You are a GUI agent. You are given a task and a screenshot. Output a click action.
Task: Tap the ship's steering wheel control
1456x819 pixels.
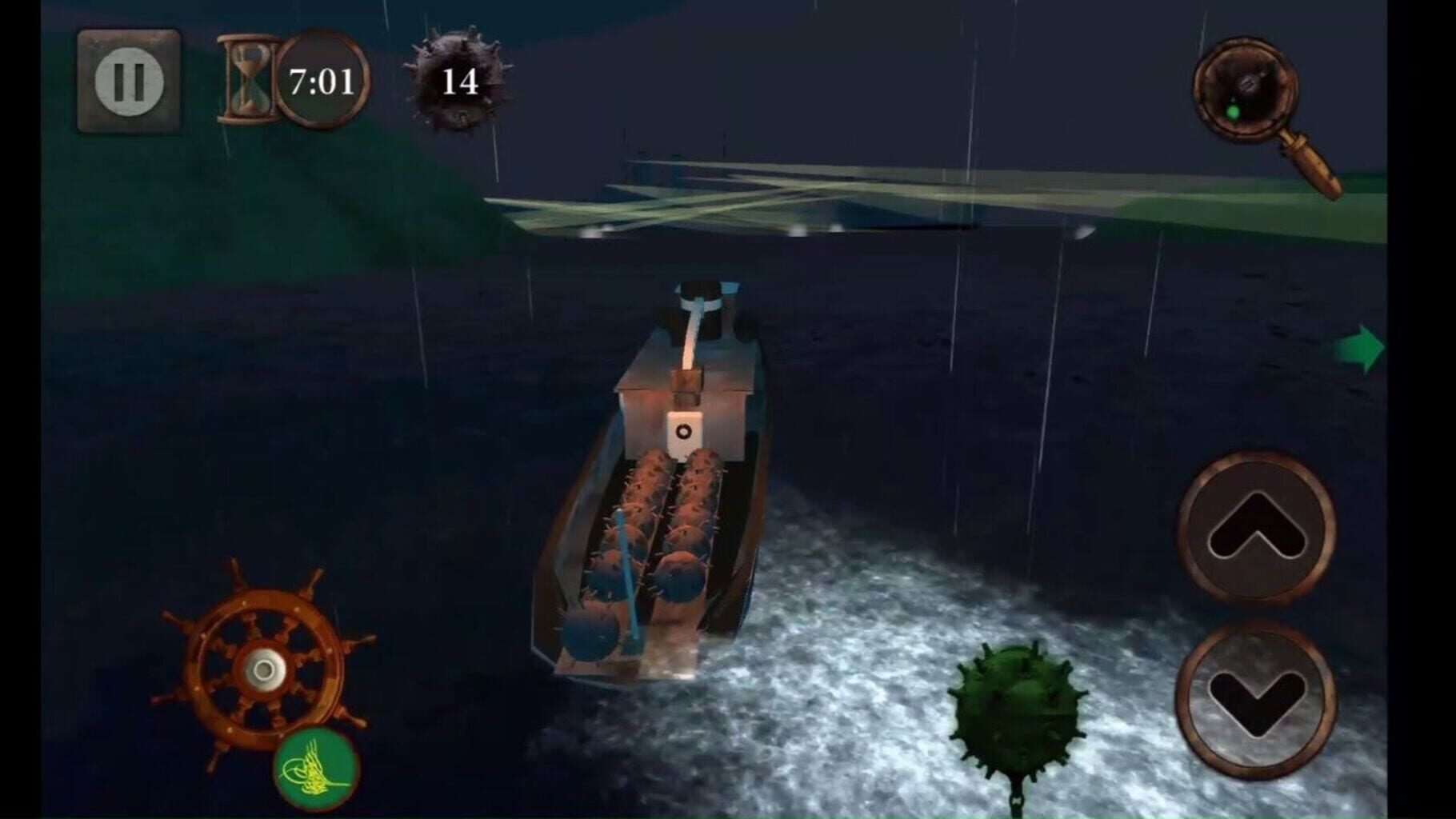pos(262,666)
